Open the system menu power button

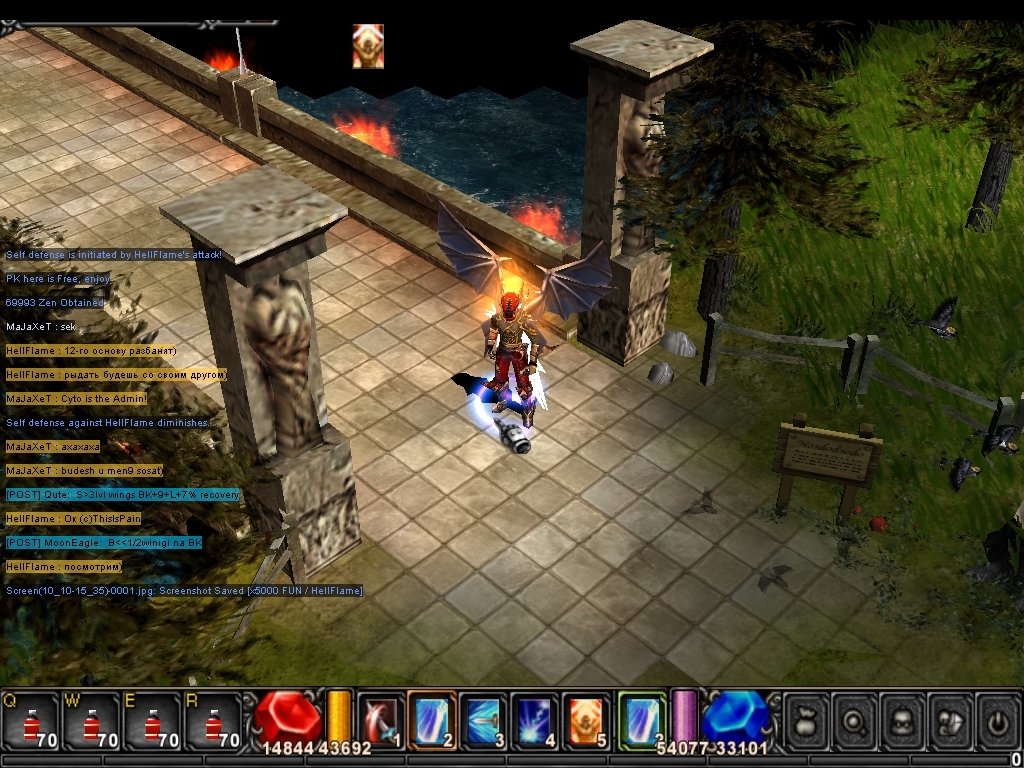coord(997,720)
